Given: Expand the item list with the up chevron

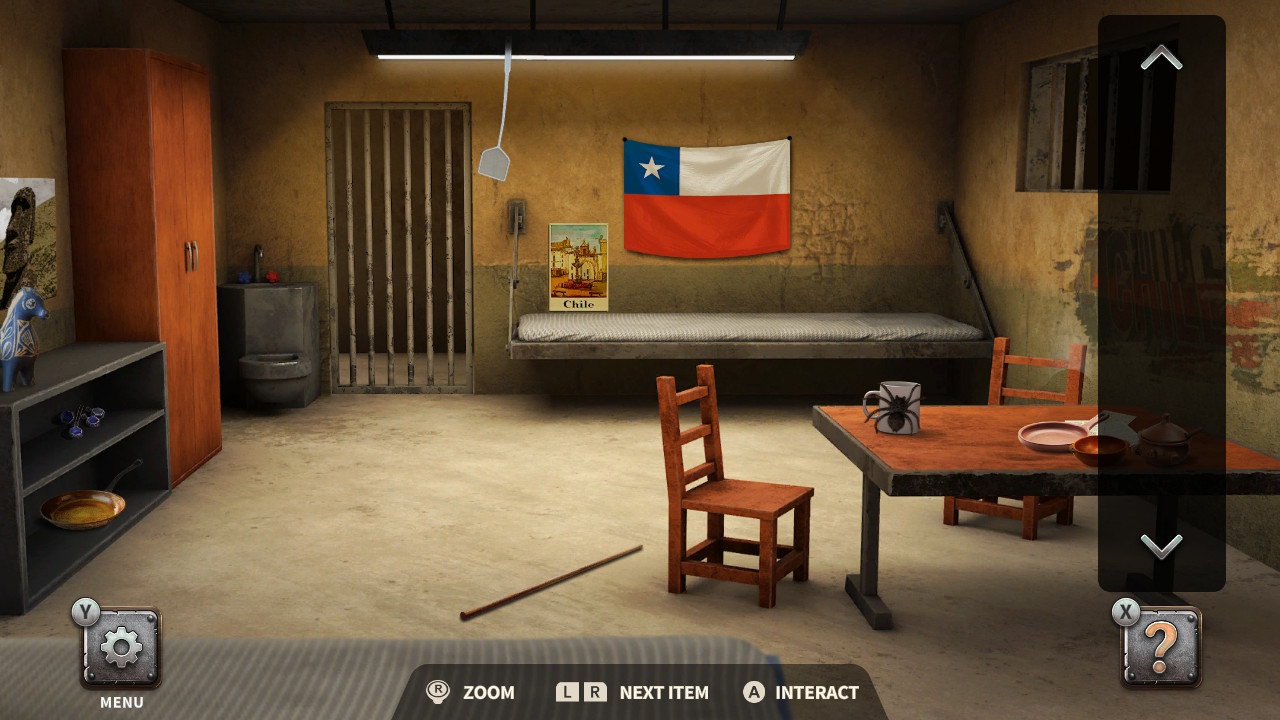Looking at the screenshot, I should pyautogui.click(x=1160, y=57).
